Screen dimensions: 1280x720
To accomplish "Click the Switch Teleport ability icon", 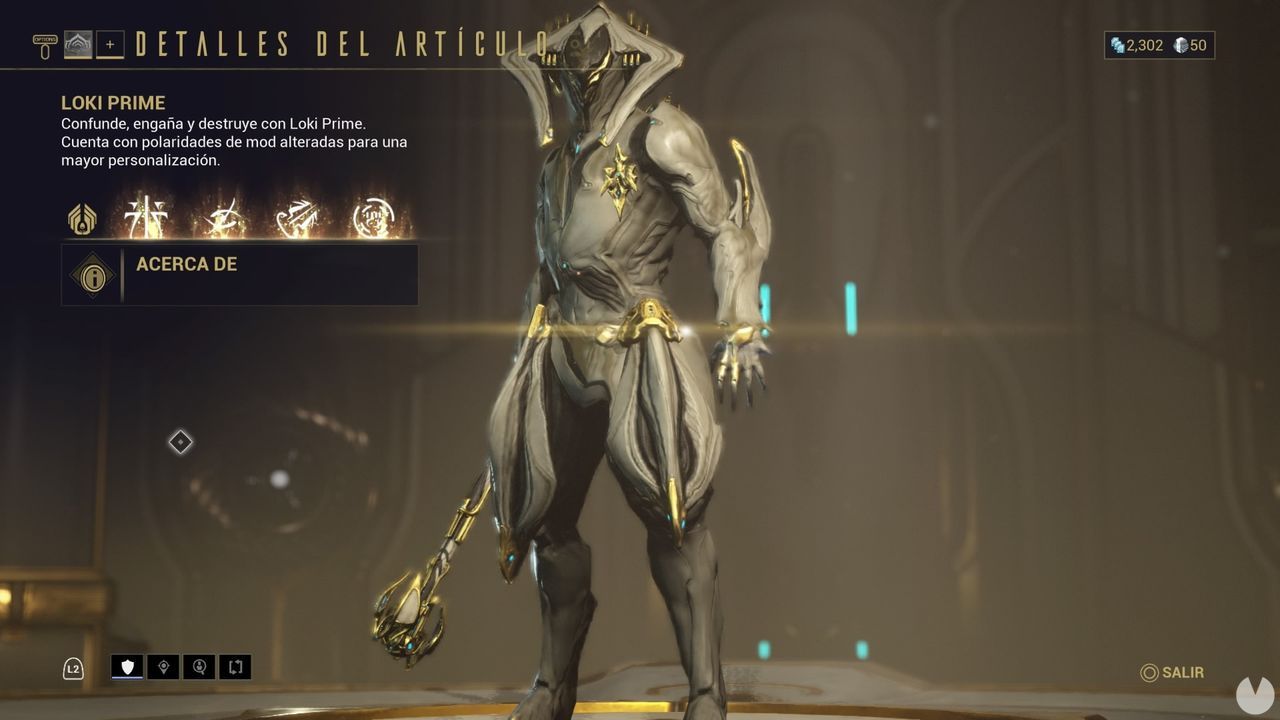I will tap(298, 218).
